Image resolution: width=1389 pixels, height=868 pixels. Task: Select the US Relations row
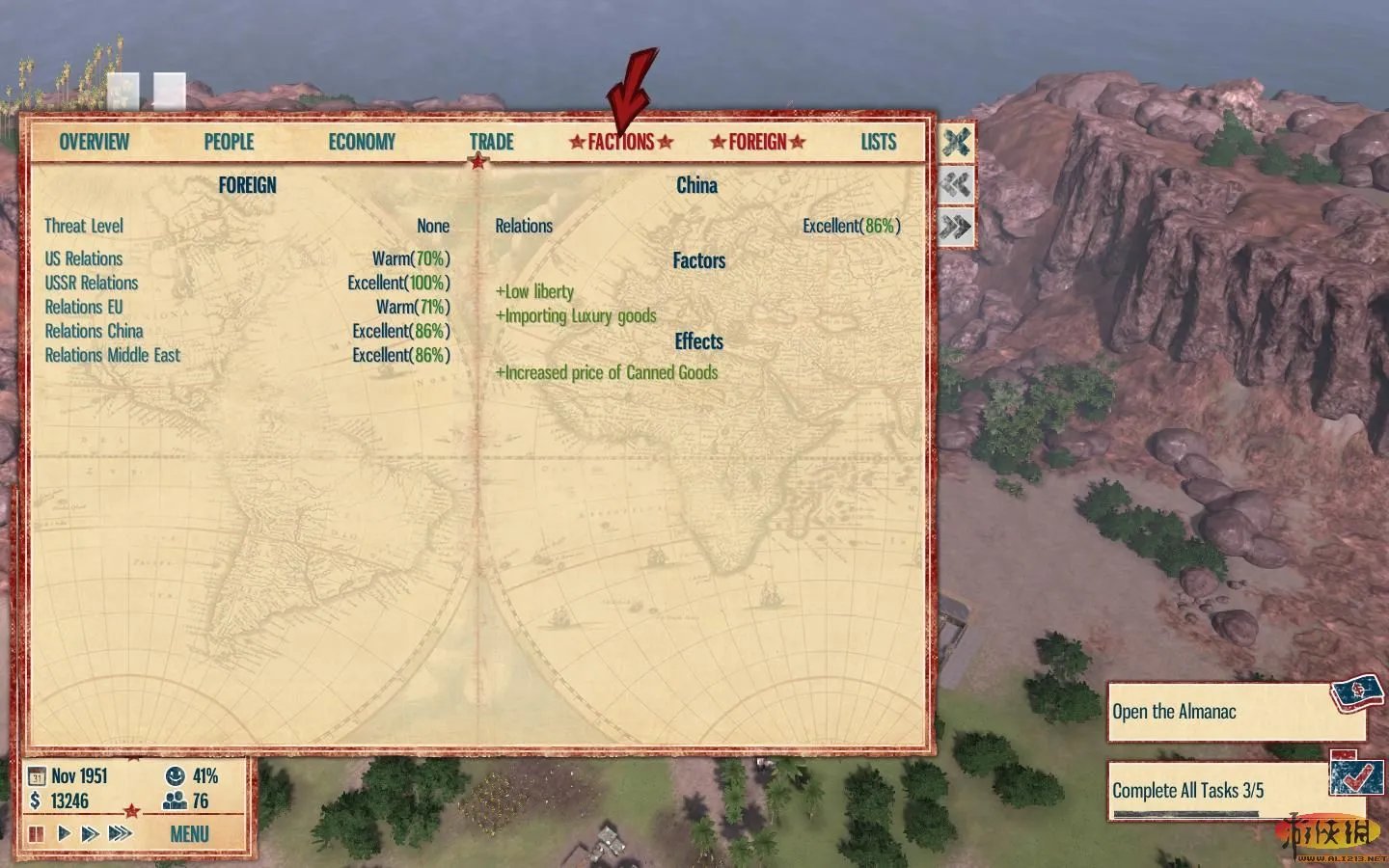coord(84,258)
